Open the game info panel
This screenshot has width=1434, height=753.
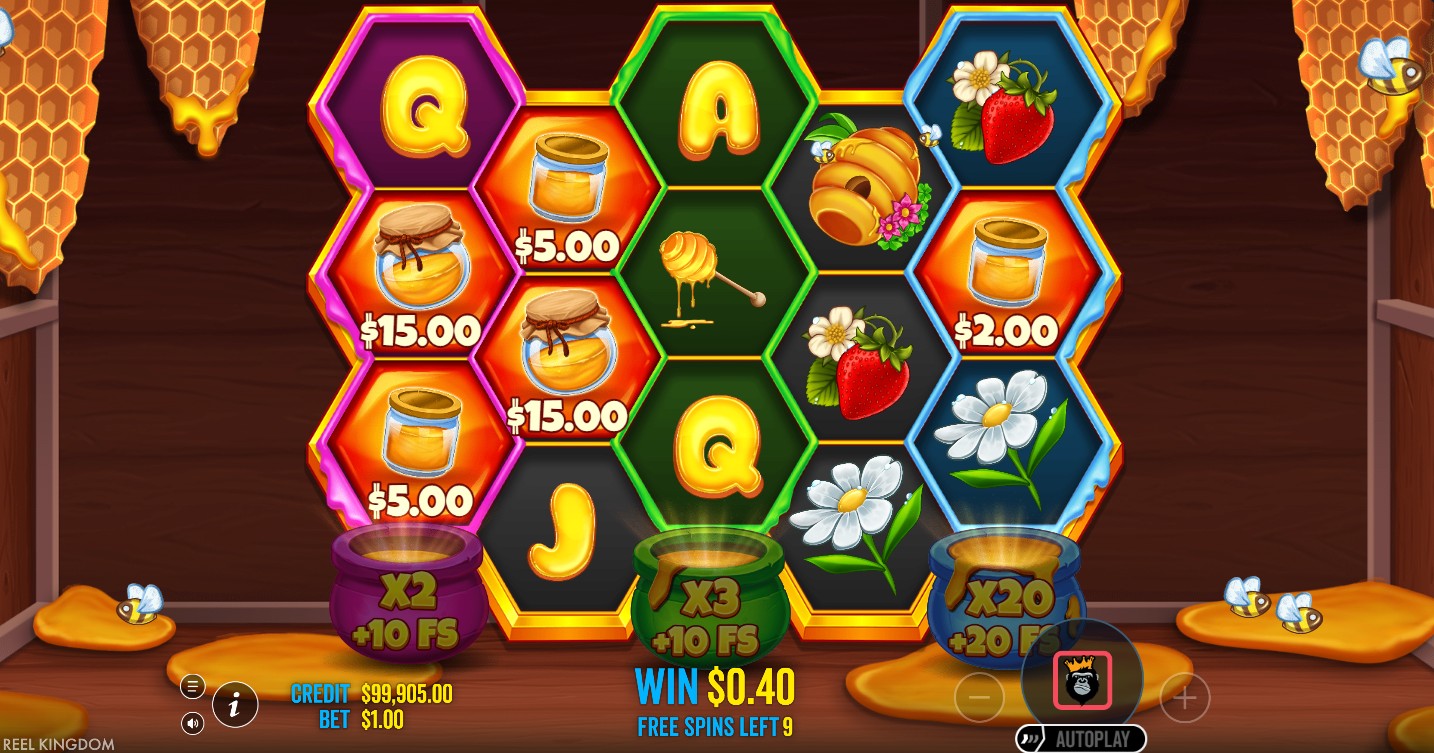235,705
